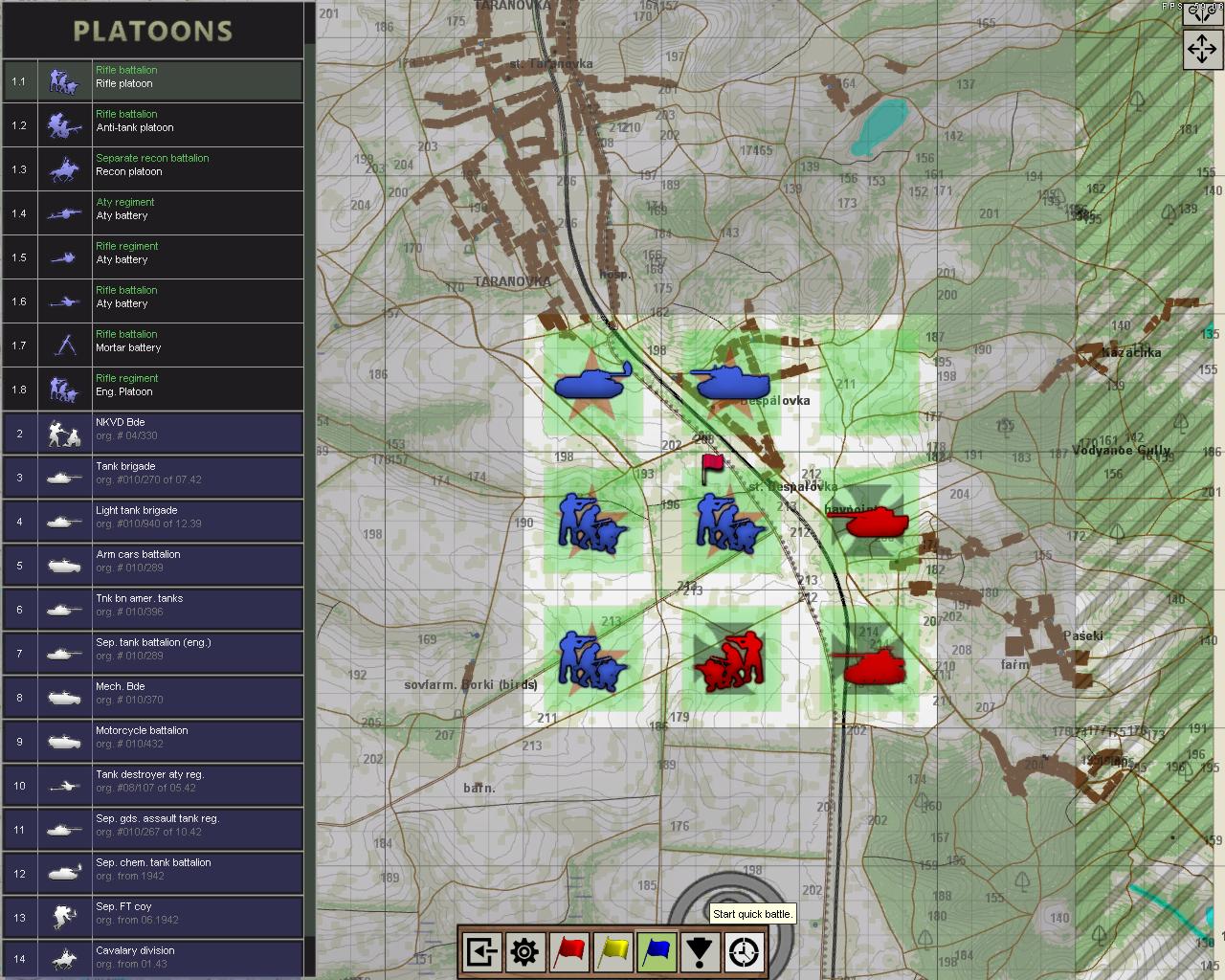Screen dimensions: 1225x980
Task: Select the red flag marker tool
Action: pyautogui.click(x=568, y=951)
